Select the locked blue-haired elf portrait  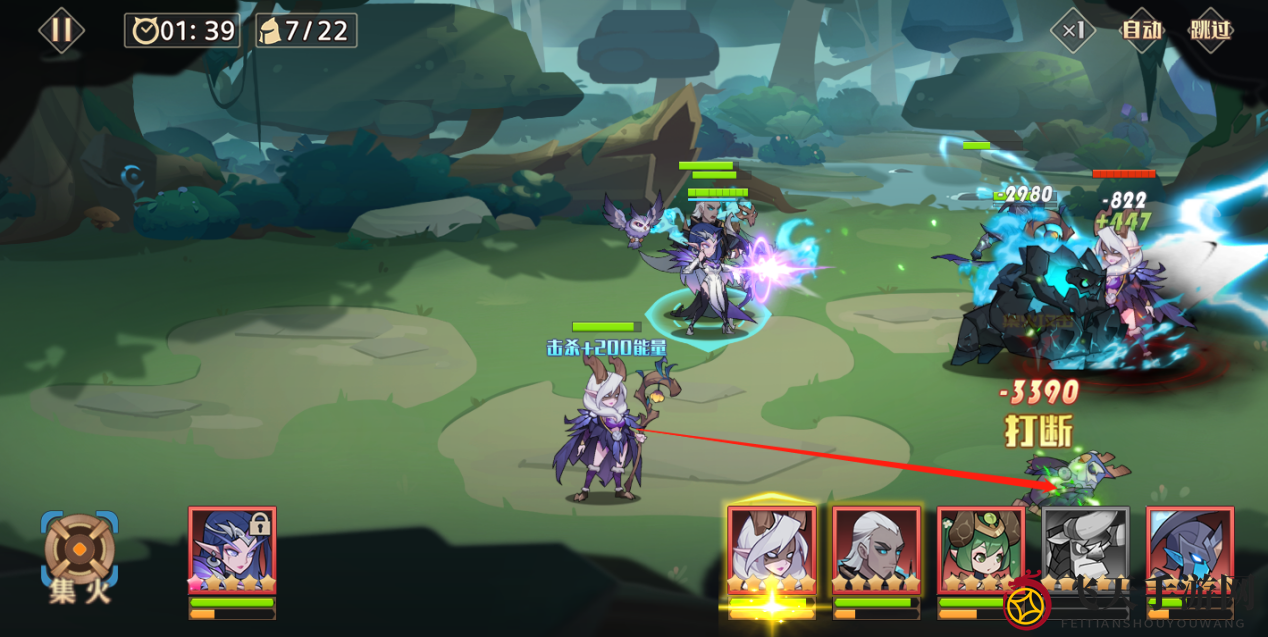(x=232, y=550)
